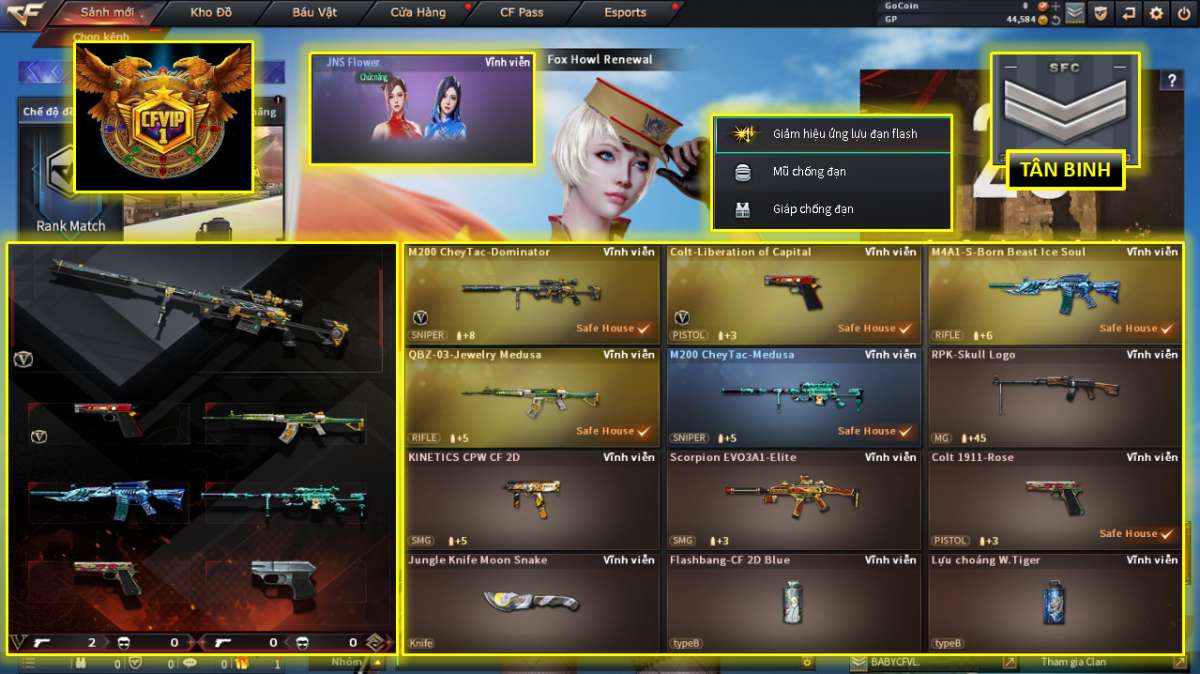Open the gear settings icon
This screenshot has height=674, width=1200.
click(x=1157, y=13)
